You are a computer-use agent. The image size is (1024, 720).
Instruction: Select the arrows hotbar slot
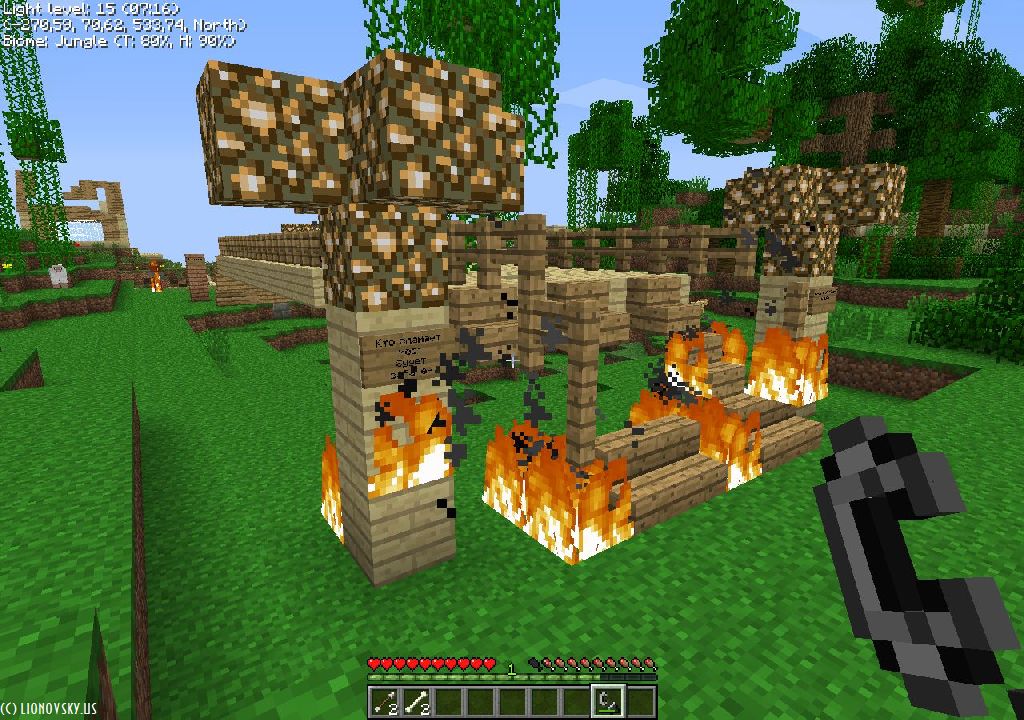[384, 702]
